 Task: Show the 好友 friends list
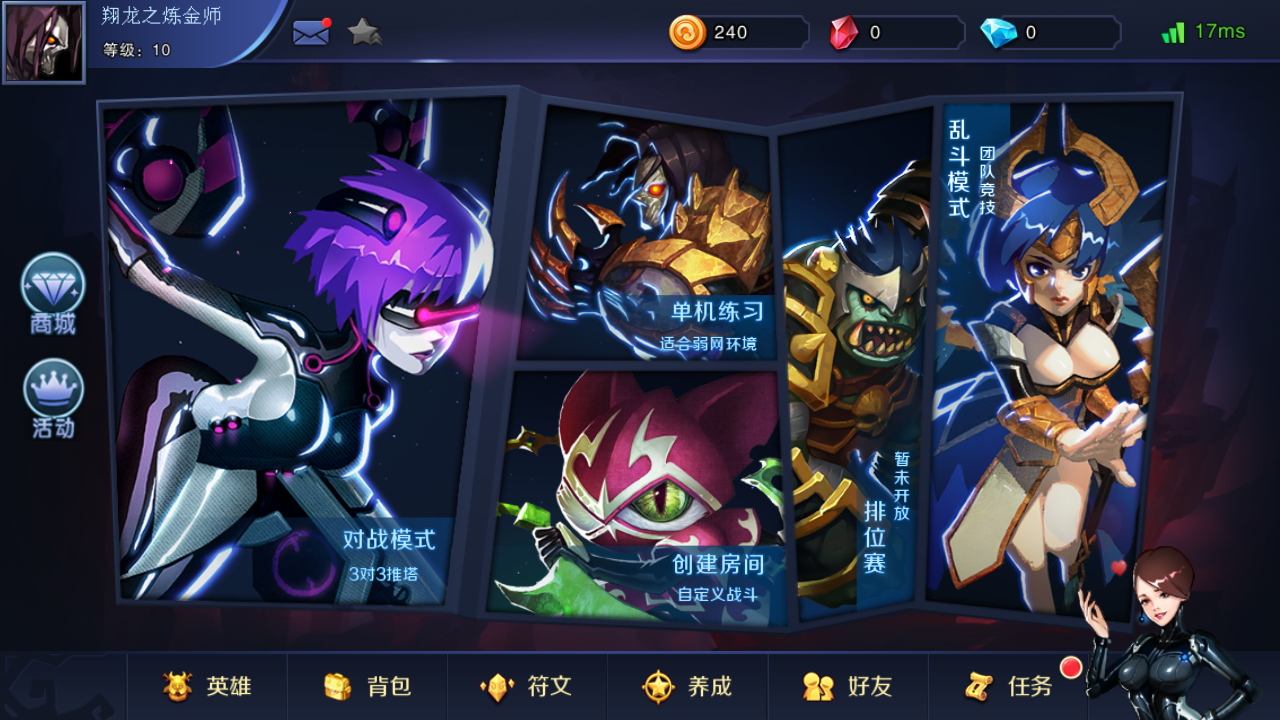[x=848, y=687]
